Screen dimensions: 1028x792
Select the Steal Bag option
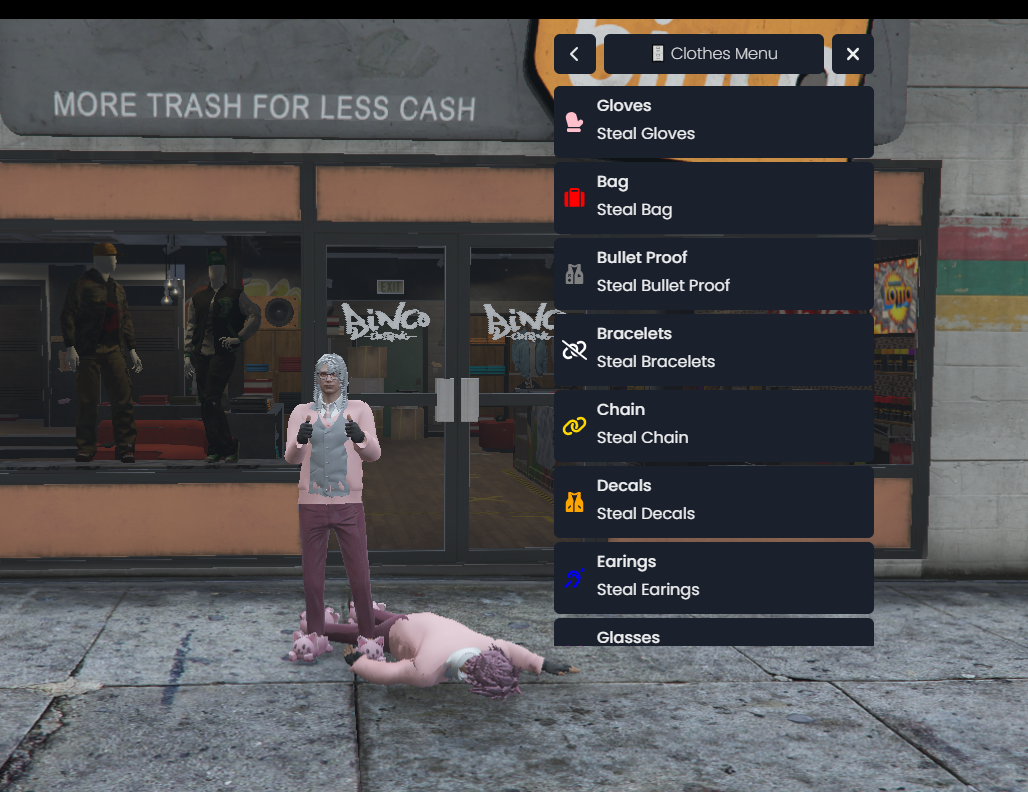coord(713,197)
